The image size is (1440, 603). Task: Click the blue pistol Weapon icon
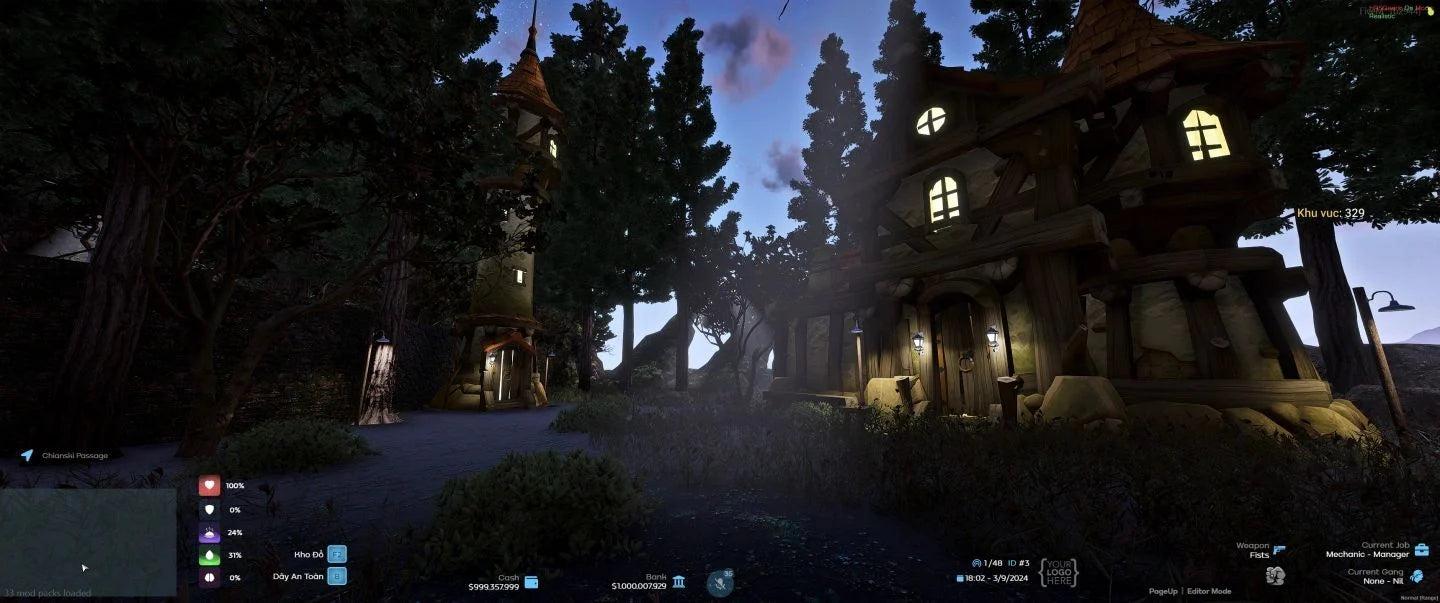[x=1280, y=550]
